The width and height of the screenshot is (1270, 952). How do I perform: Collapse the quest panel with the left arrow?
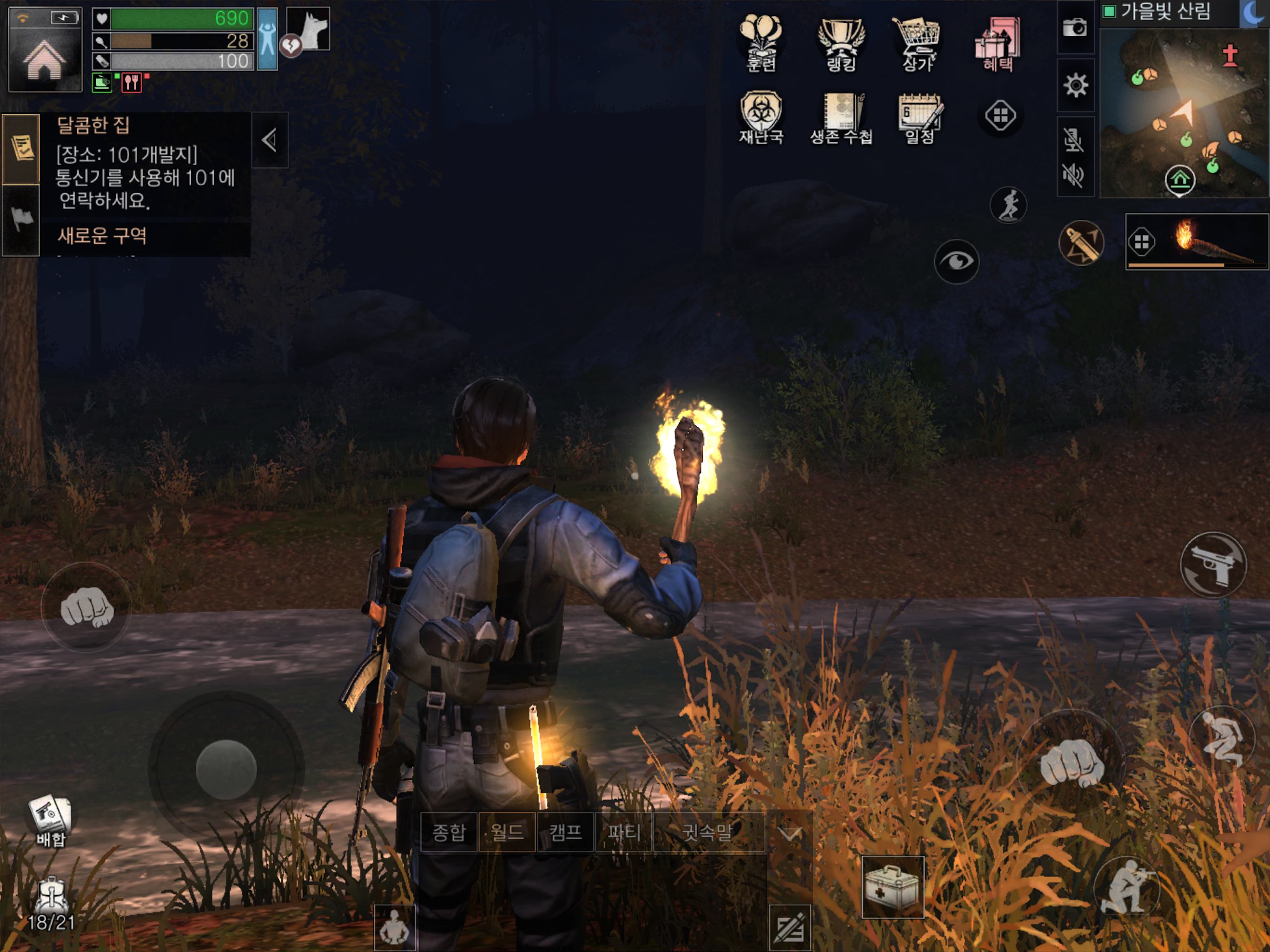(268, 140)
